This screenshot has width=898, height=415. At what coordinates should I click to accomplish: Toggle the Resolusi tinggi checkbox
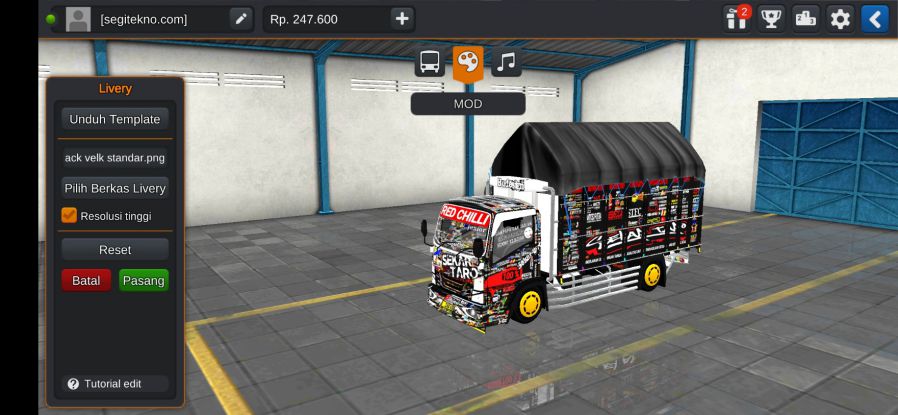[69, 215]
